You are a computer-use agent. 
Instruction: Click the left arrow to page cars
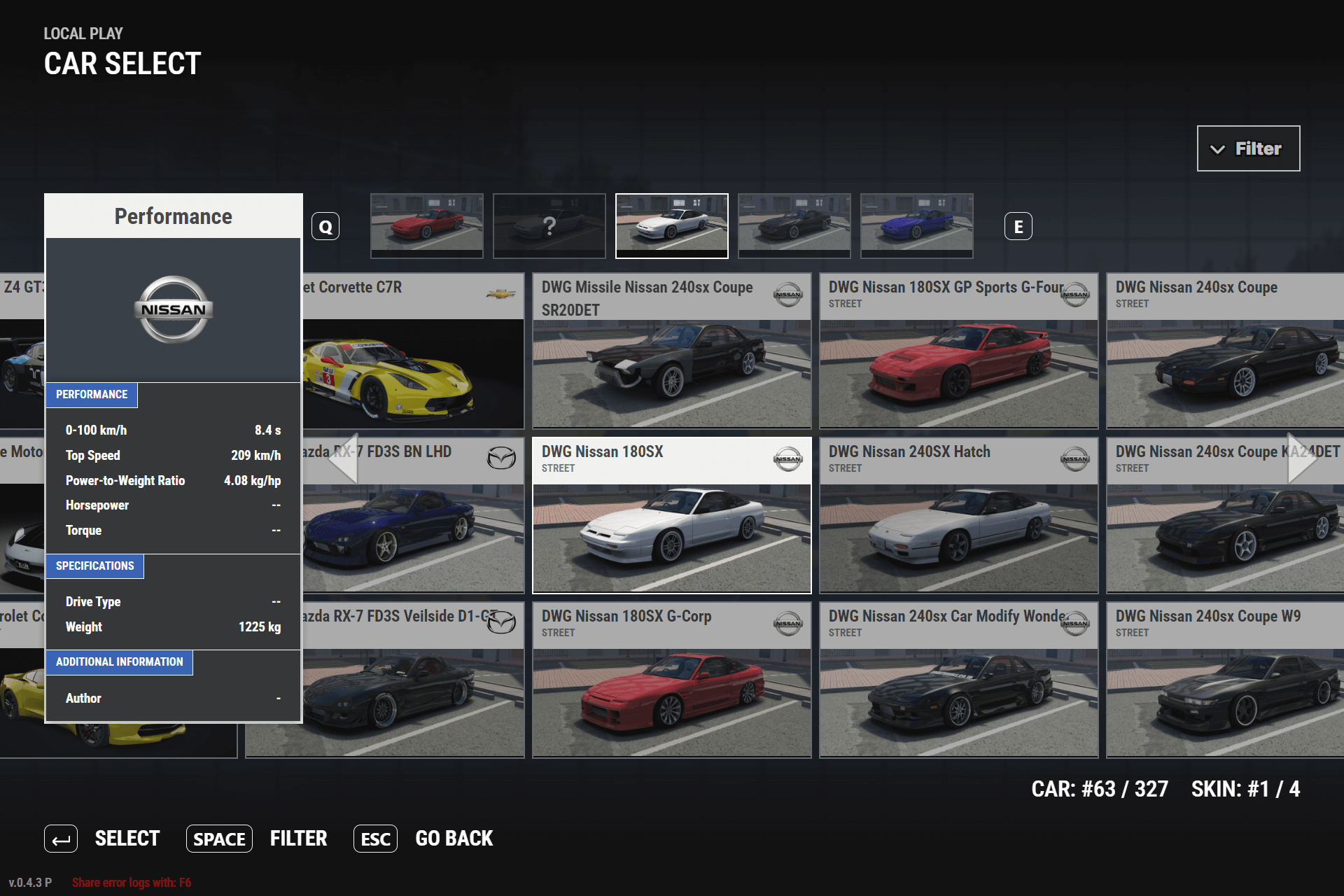click(x=344, y=458)
